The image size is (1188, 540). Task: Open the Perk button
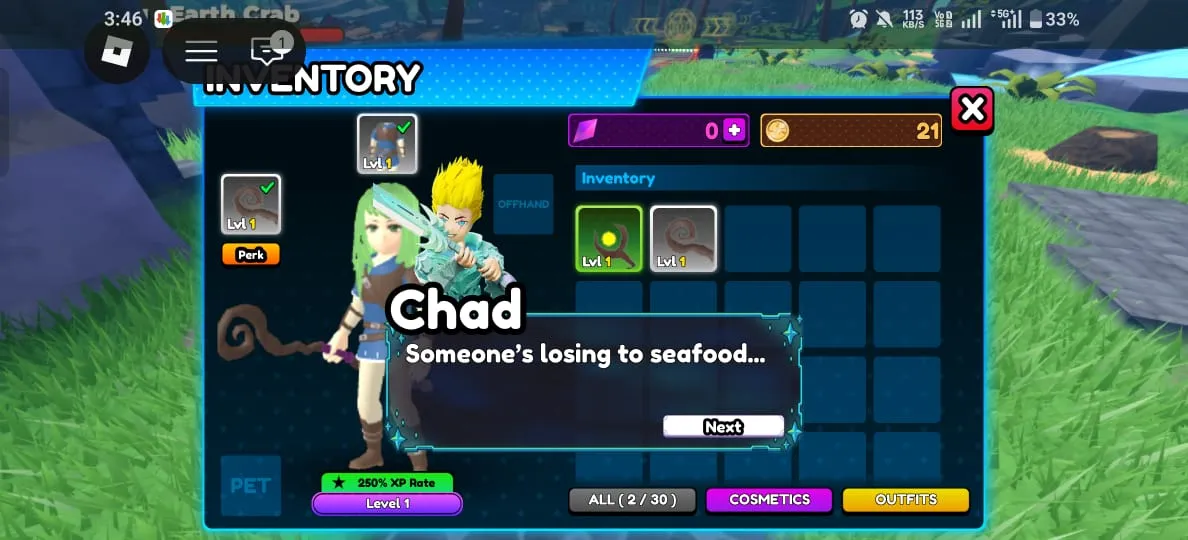click(x=250, y=255)
